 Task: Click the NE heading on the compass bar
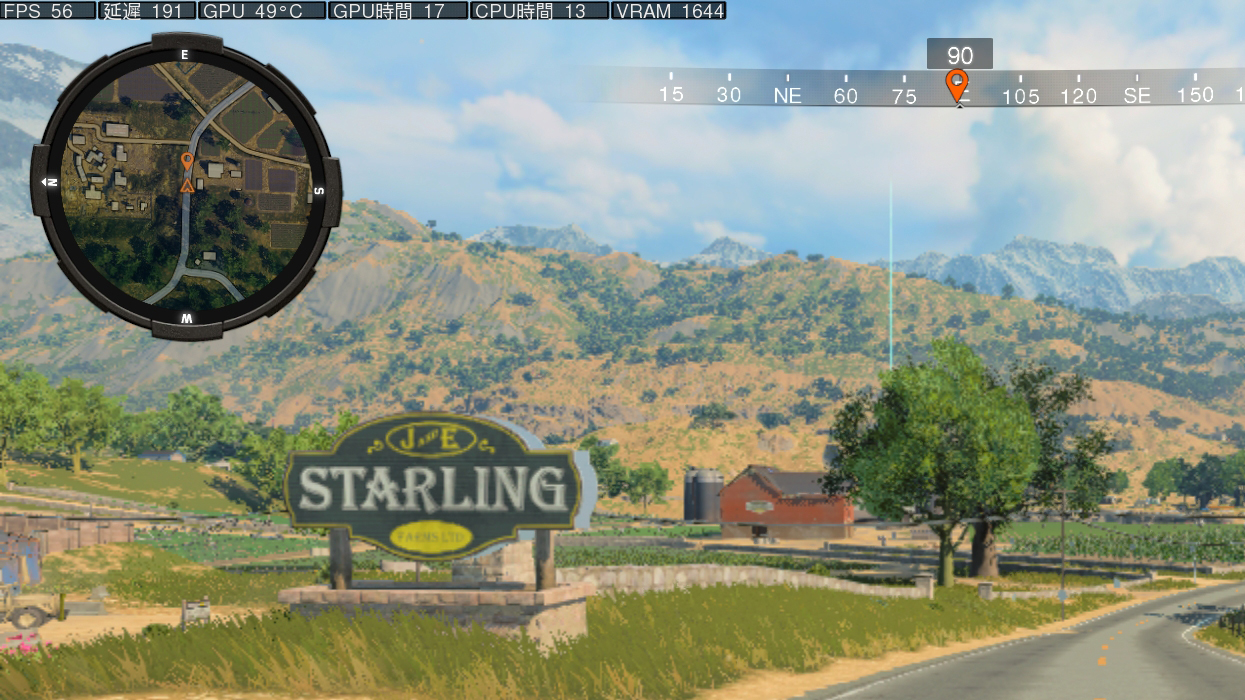point(787,96)
